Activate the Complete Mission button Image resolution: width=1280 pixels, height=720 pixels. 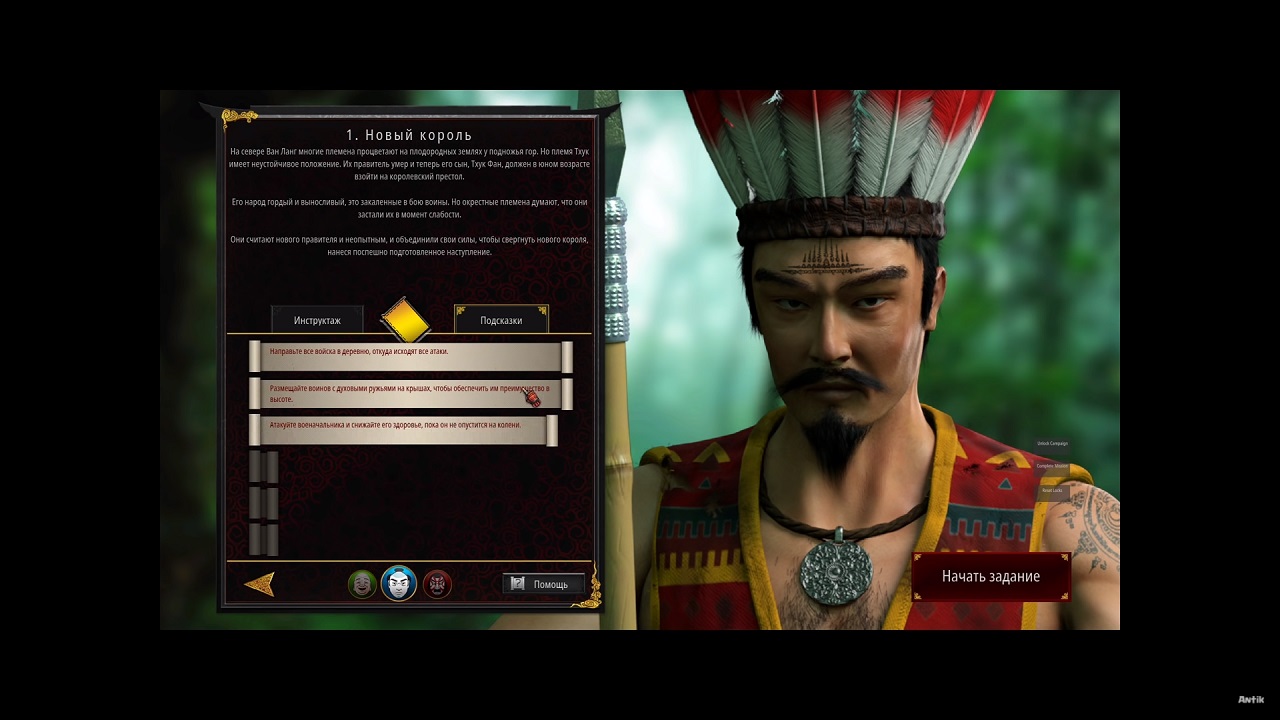pyautogui.click(x=1052, y=466)
